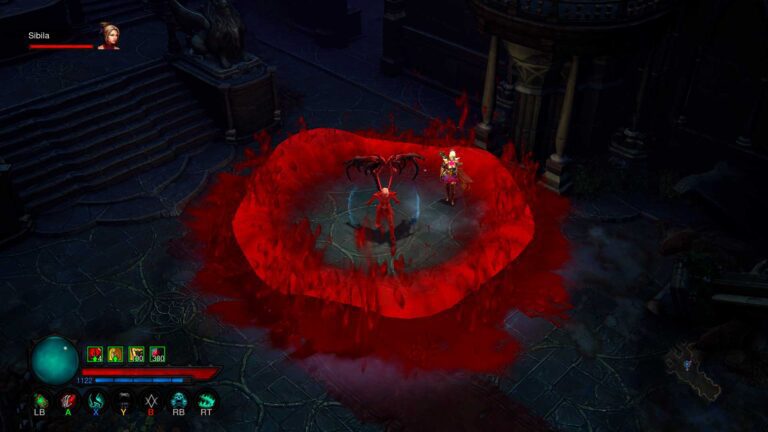Activate the white crossed-triangle rune skill
Screen dimensions: 768x432
pyautogui.click(x=151, y=400)
